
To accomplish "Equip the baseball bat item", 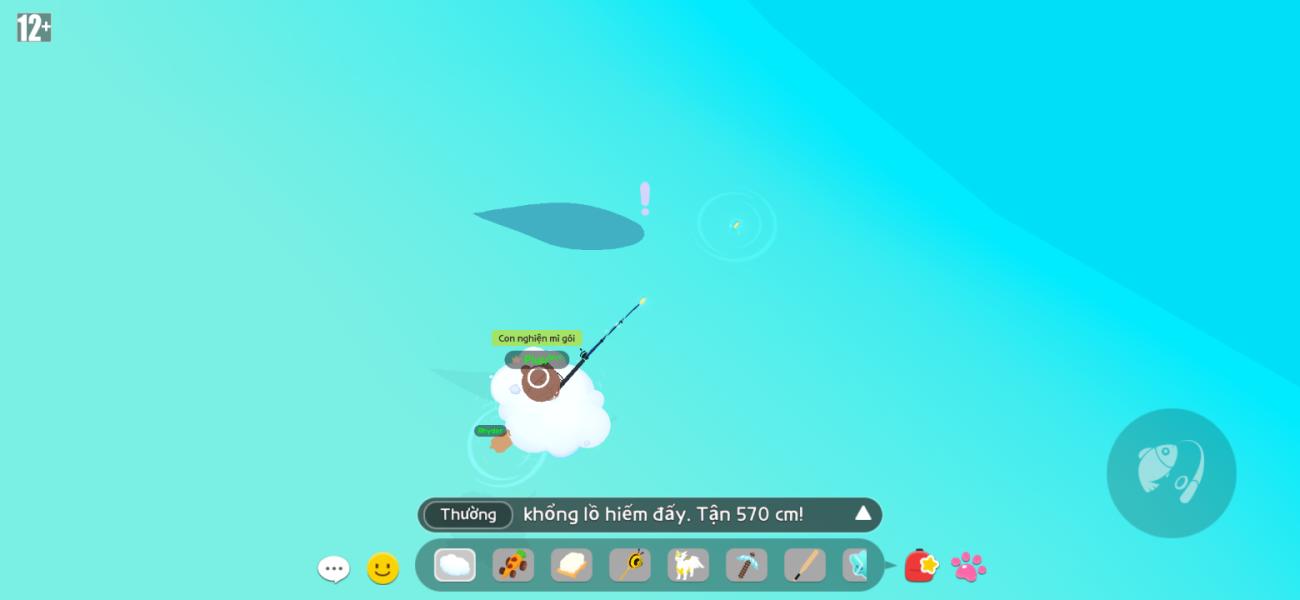I will tap(805, 565).
